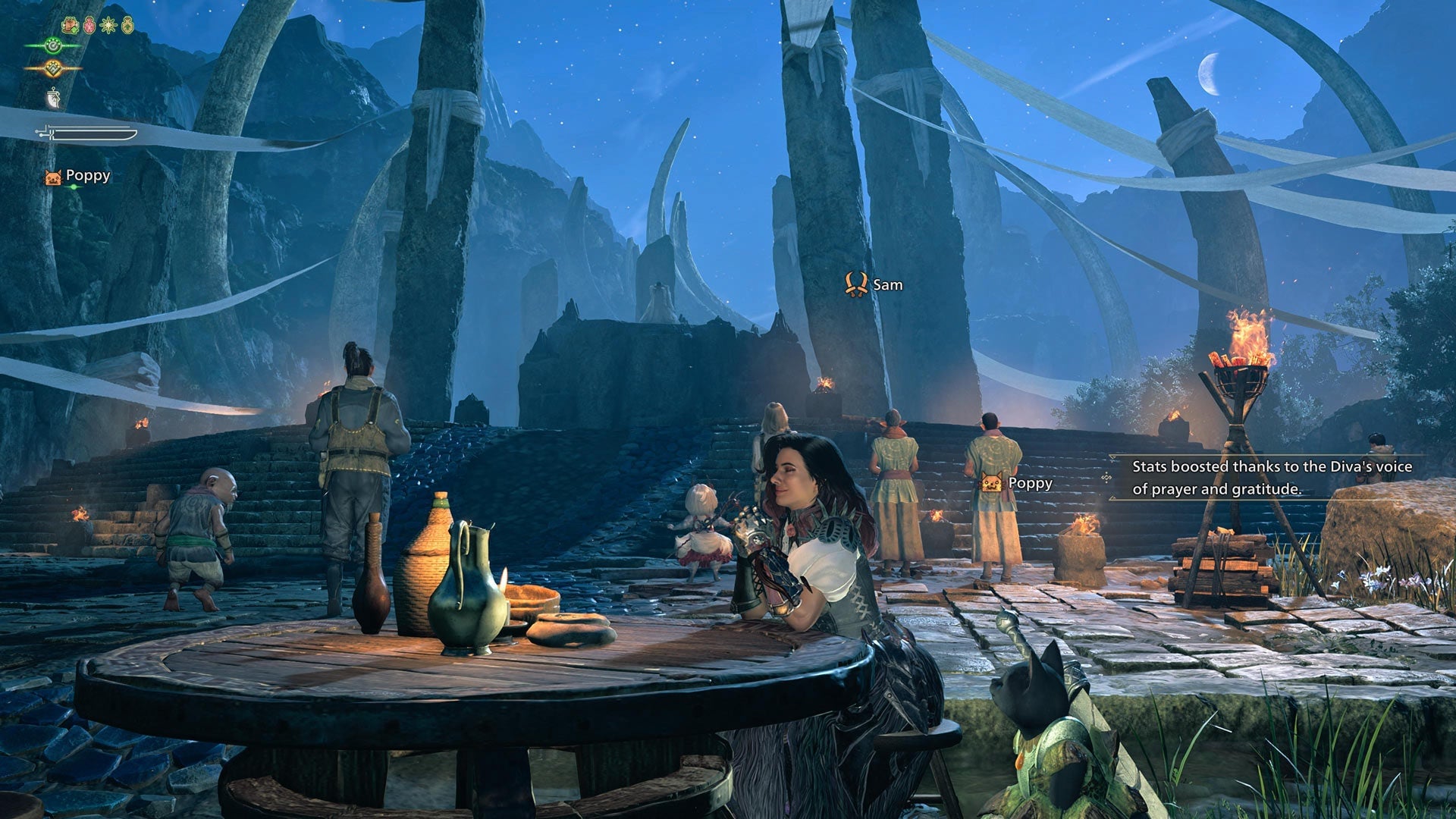Collapse the bottom chevron of the notification frame
This screenshot has width=1456, height=819.
(x=1113, y=498)
